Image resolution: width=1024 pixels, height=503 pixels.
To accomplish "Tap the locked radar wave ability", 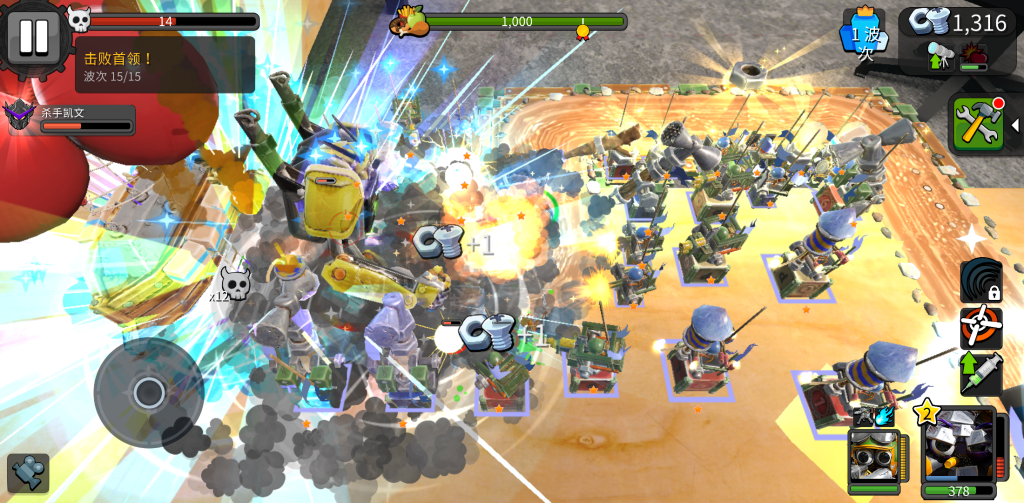I will tap(981, 281).
